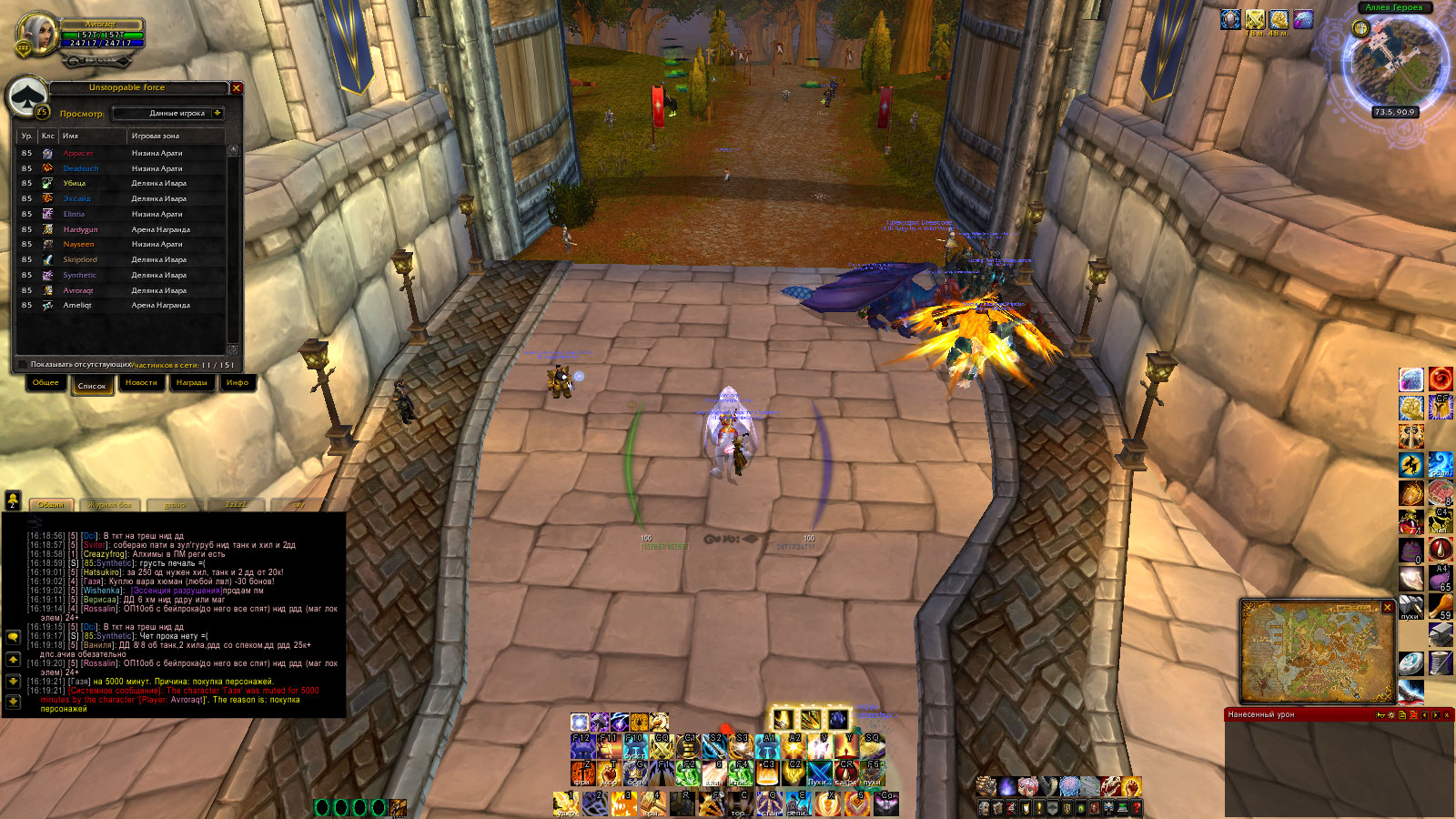1456x819 pixels.
Task: Select guild member Hardygun in roster
Action: coord(80,229)
